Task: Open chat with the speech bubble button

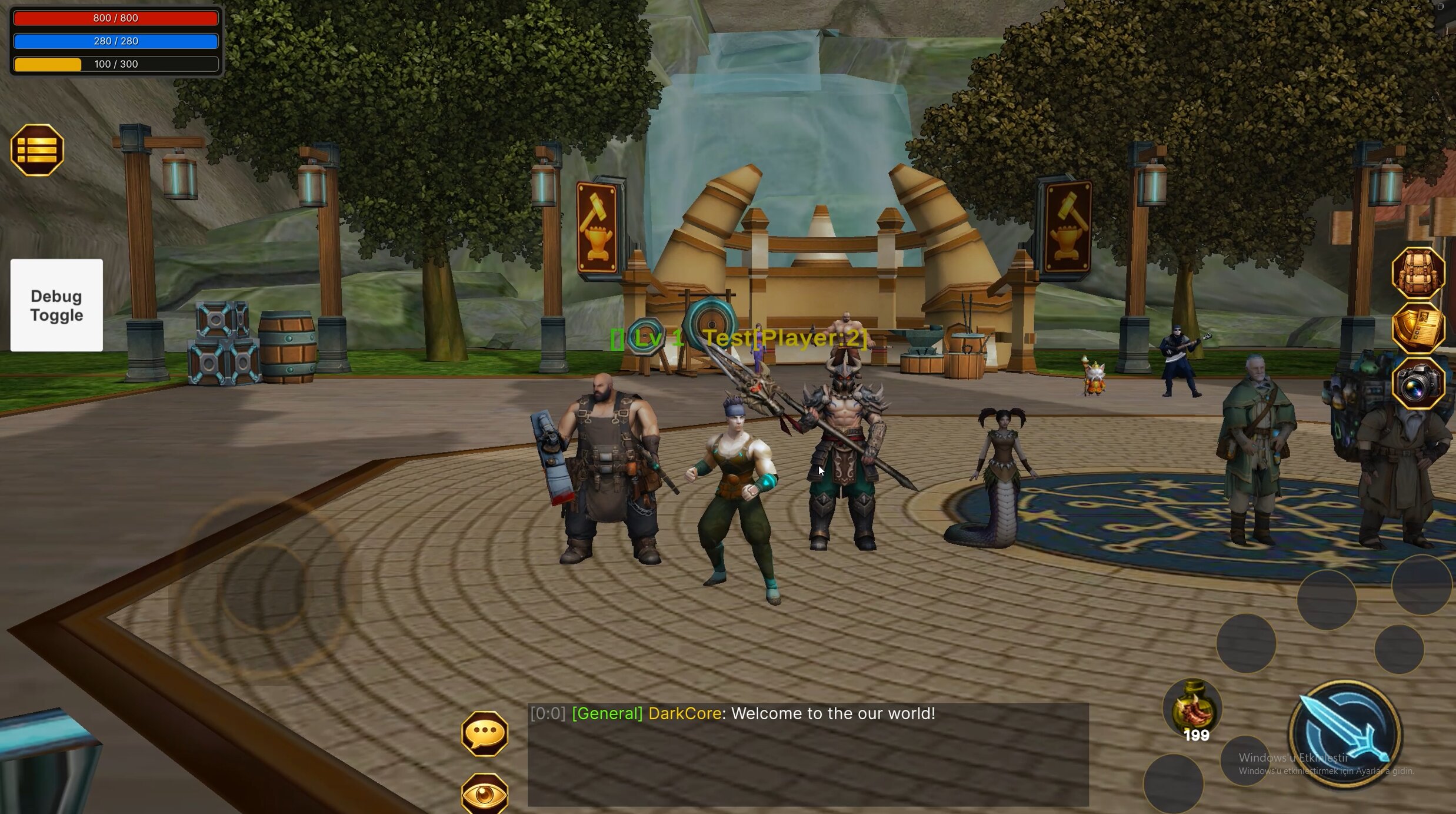Action: (484, 733)
